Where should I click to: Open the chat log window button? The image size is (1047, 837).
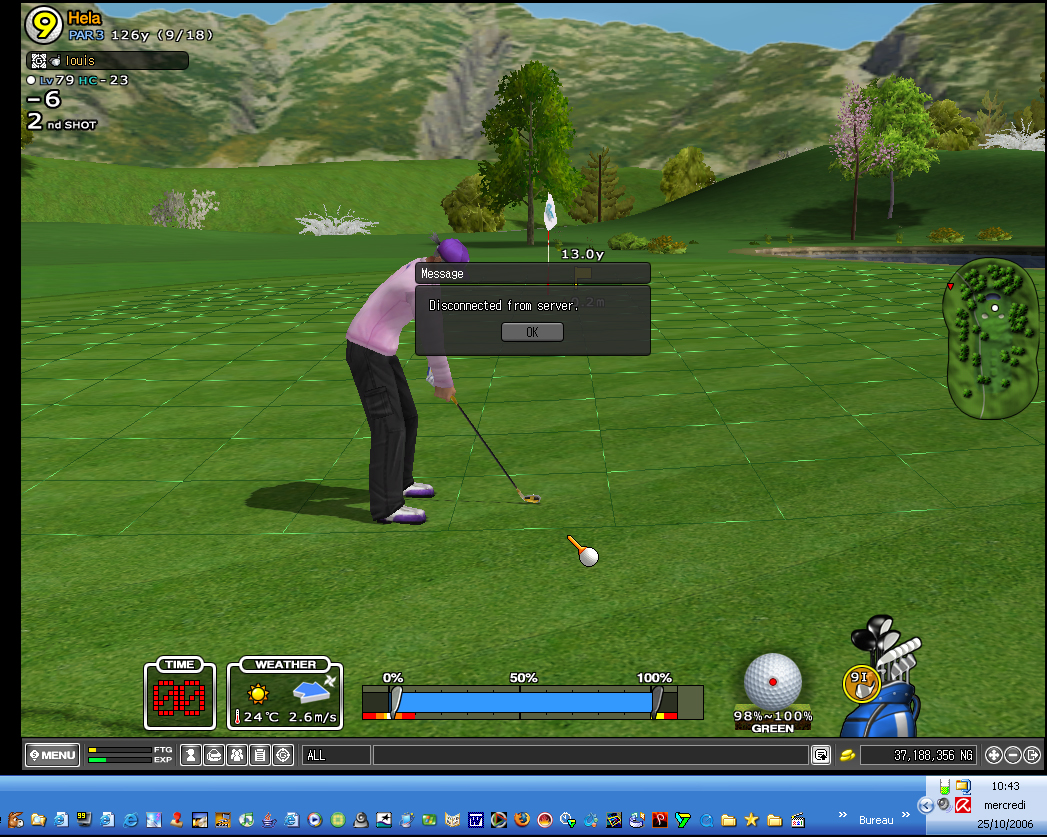(821, 755)
